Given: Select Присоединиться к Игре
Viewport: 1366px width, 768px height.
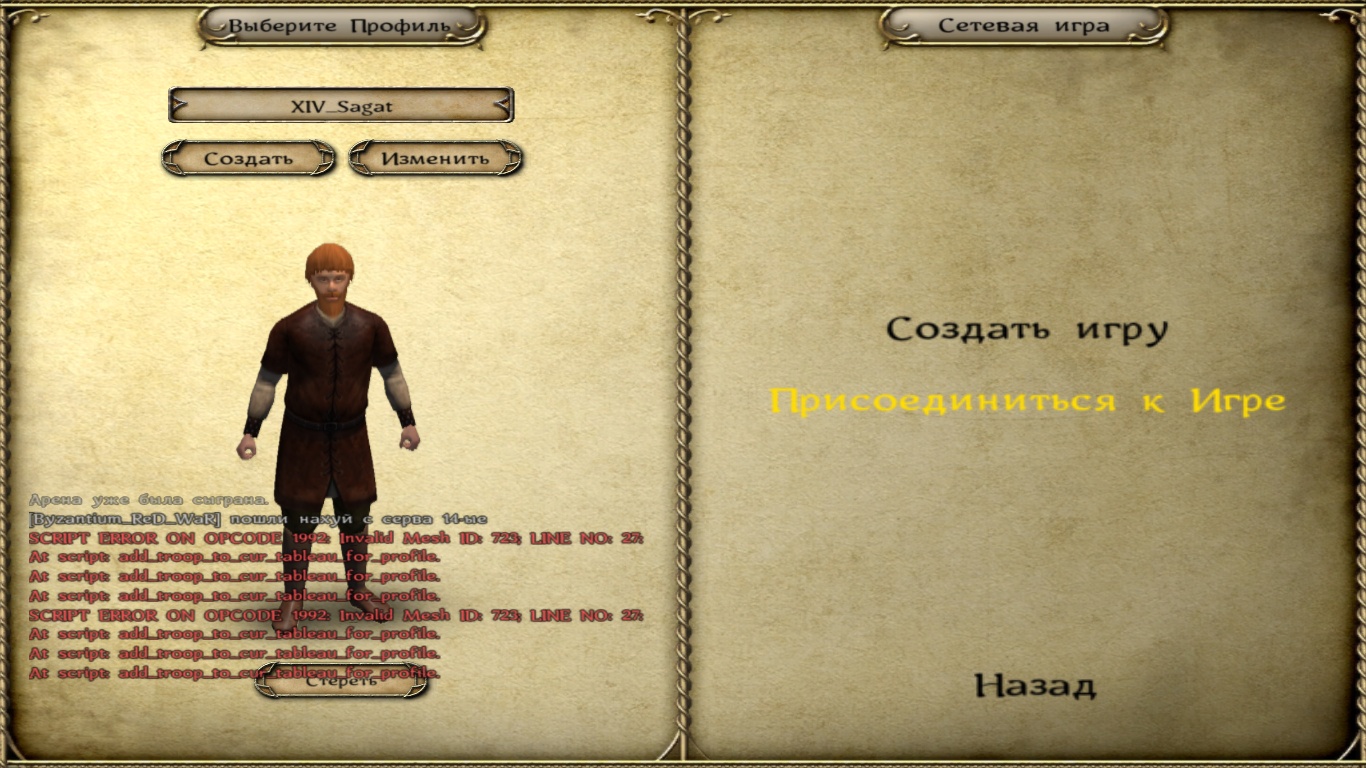Looking at the screenshot, I should point(1027,401).
